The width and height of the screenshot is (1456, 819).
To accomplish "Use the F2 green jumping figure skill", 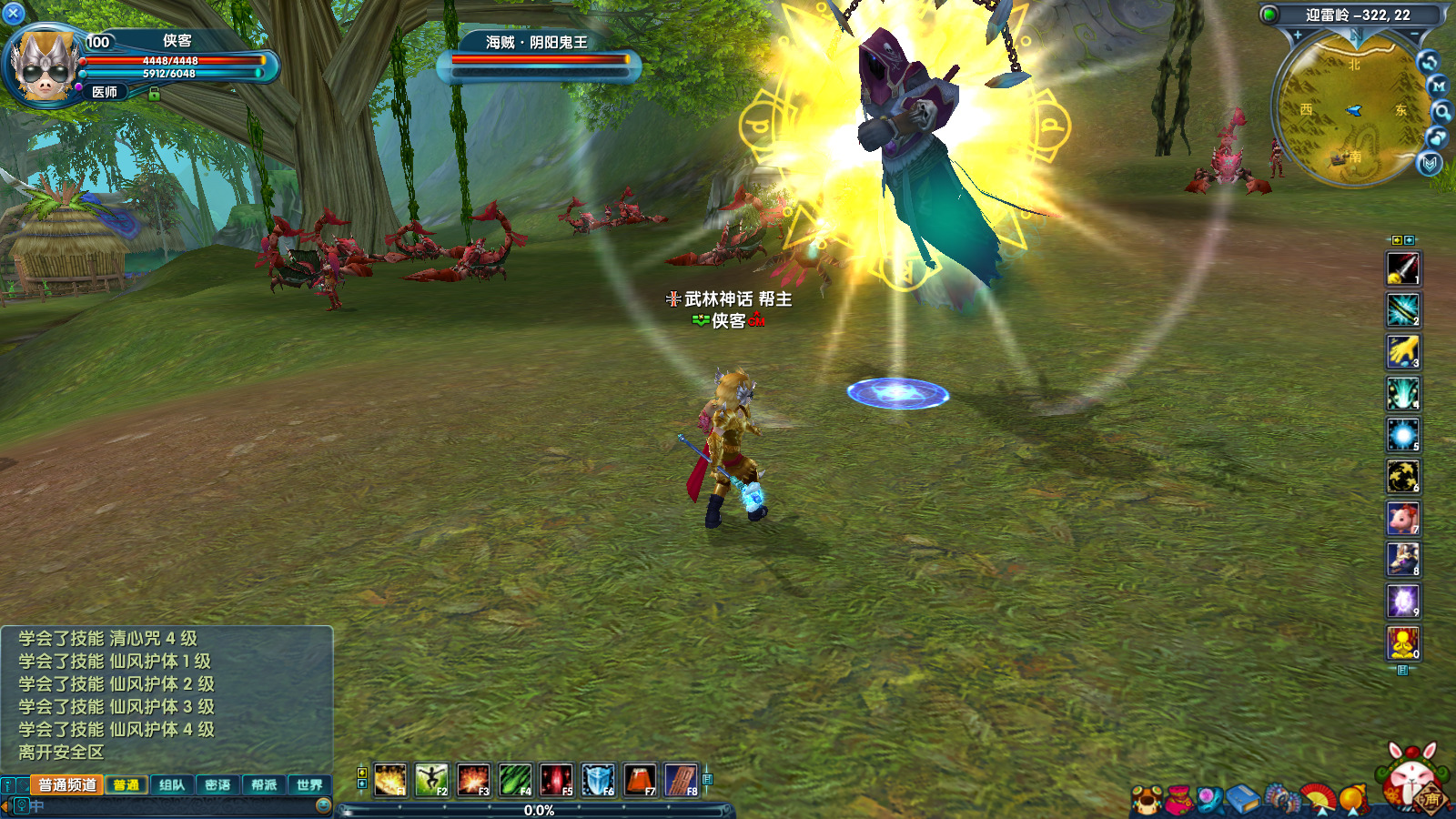I will (431, 780).
